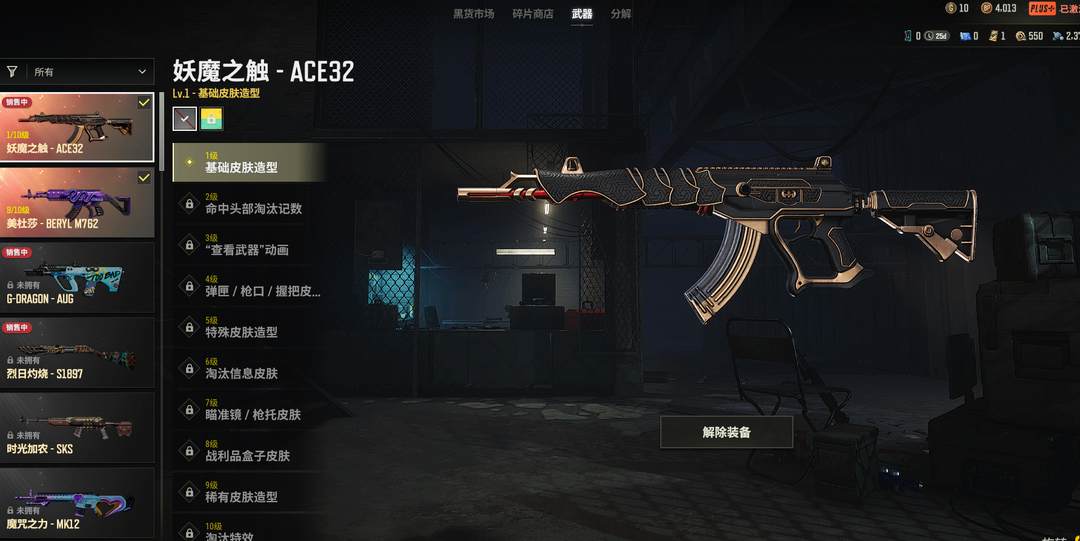
Task: Select the 分解 tab
Action: coord(621,14)
